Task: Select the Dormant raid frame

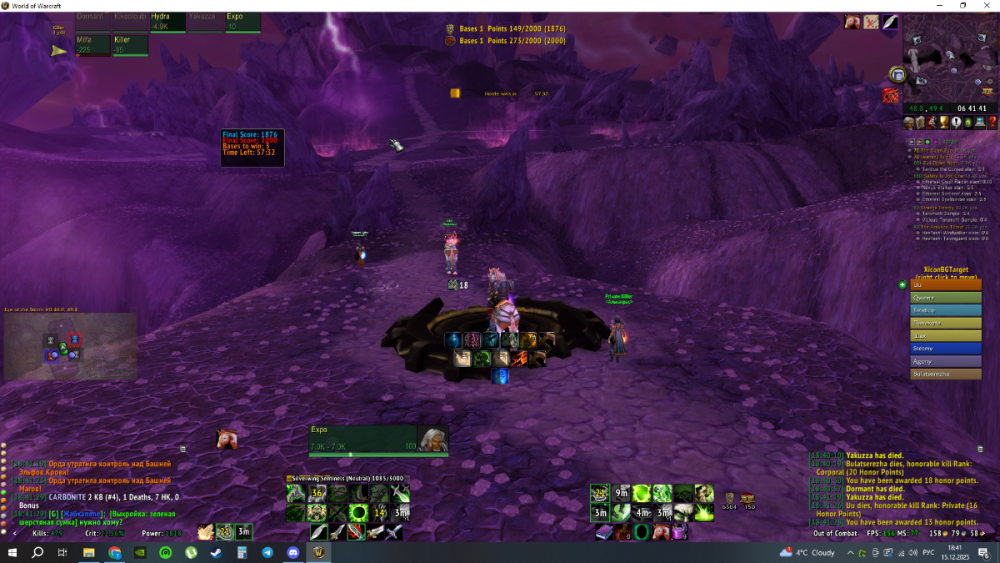Action: [93, 22]
